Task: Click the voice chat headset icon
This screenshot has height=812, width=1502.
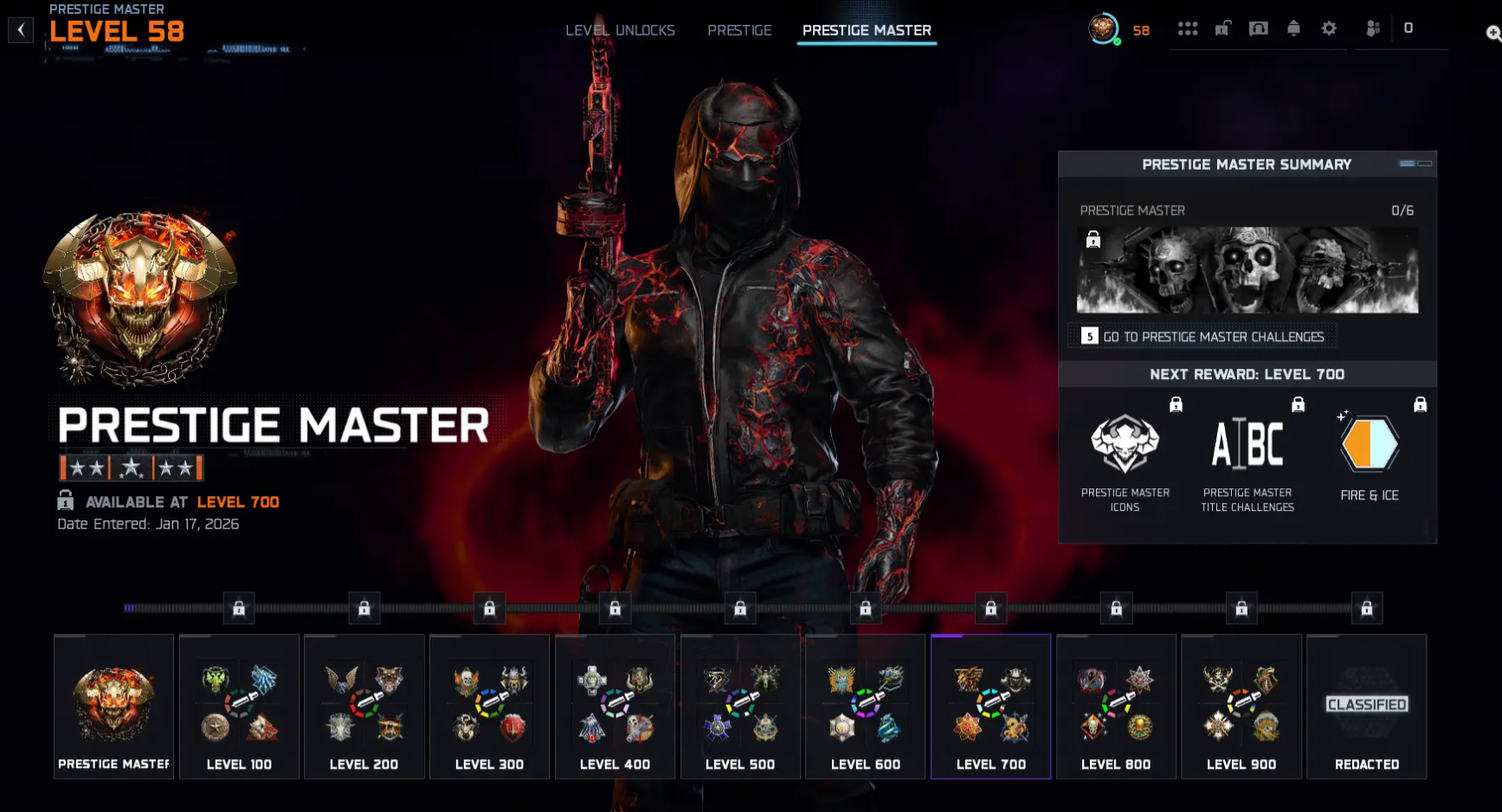Action: 1259,29
